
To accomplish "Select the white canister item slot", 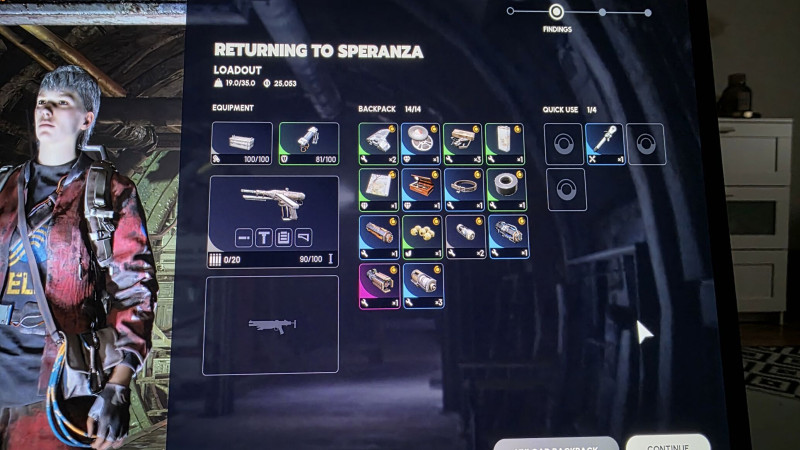I will [507, 144].
